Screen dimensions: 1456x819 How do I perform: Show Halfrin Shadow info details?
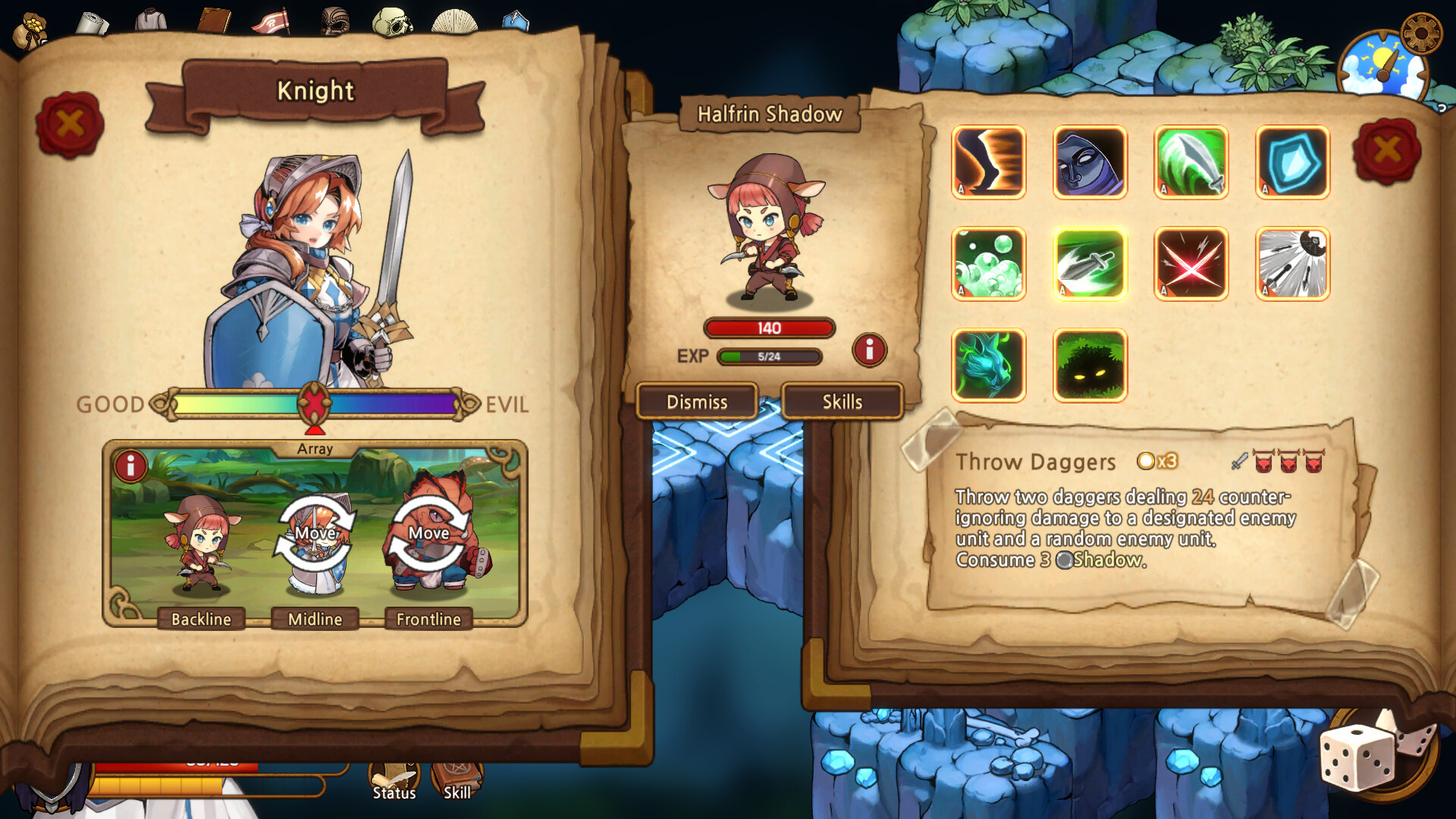869,350
